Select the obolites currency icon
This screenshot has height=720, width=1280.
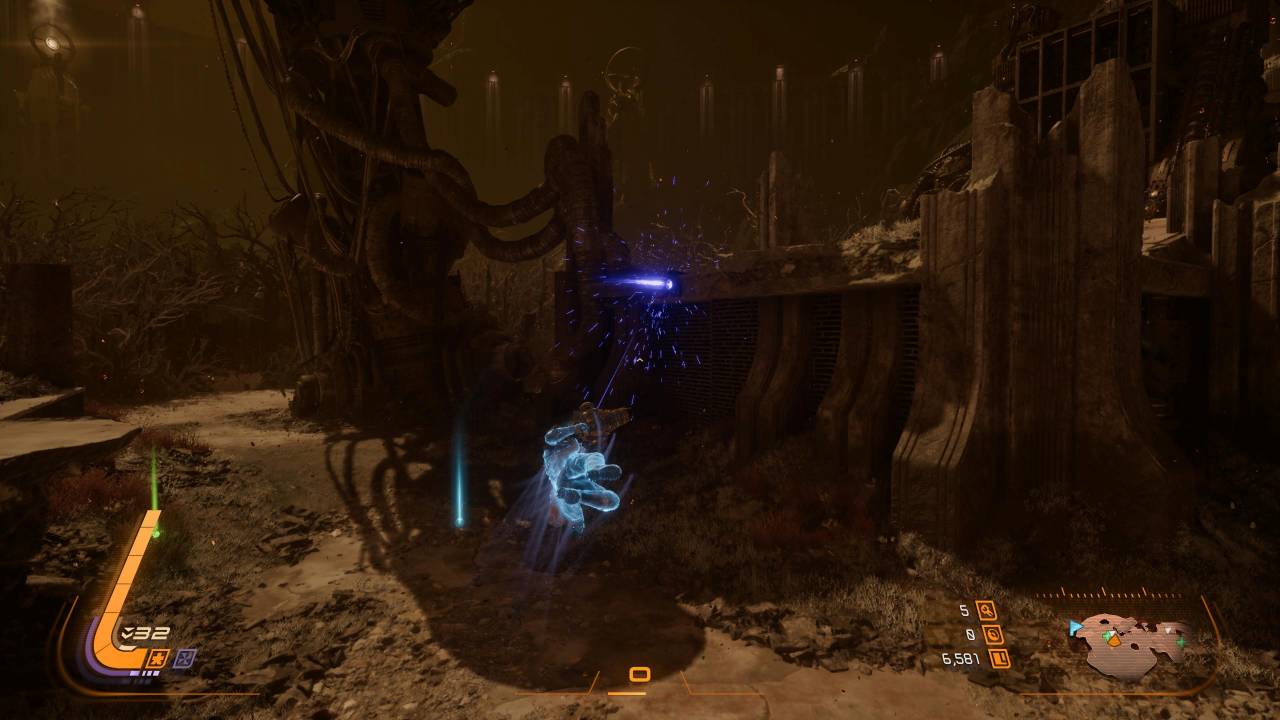[x=998, y=659]
